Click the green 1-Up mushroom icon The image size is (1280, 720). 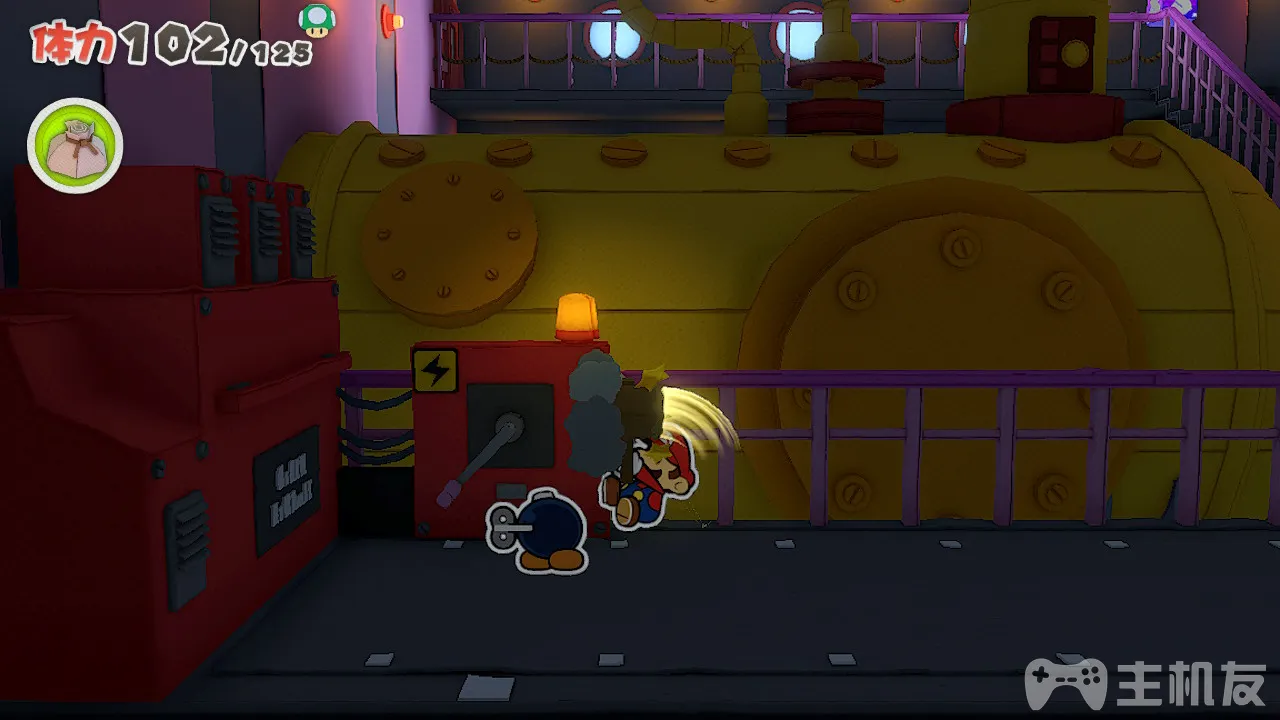[x=317, y=19]
